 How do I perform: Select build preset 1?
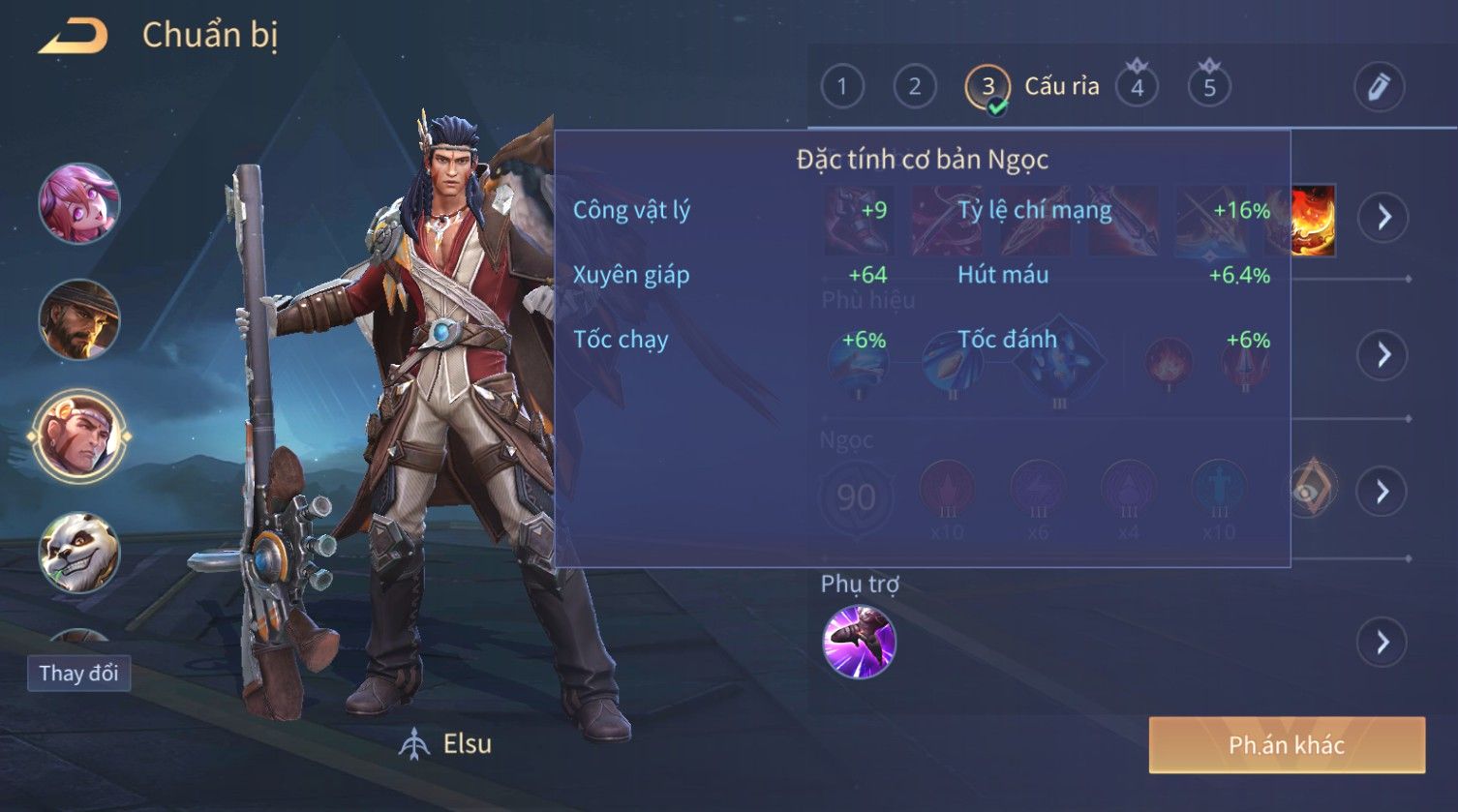click(842, 87)
